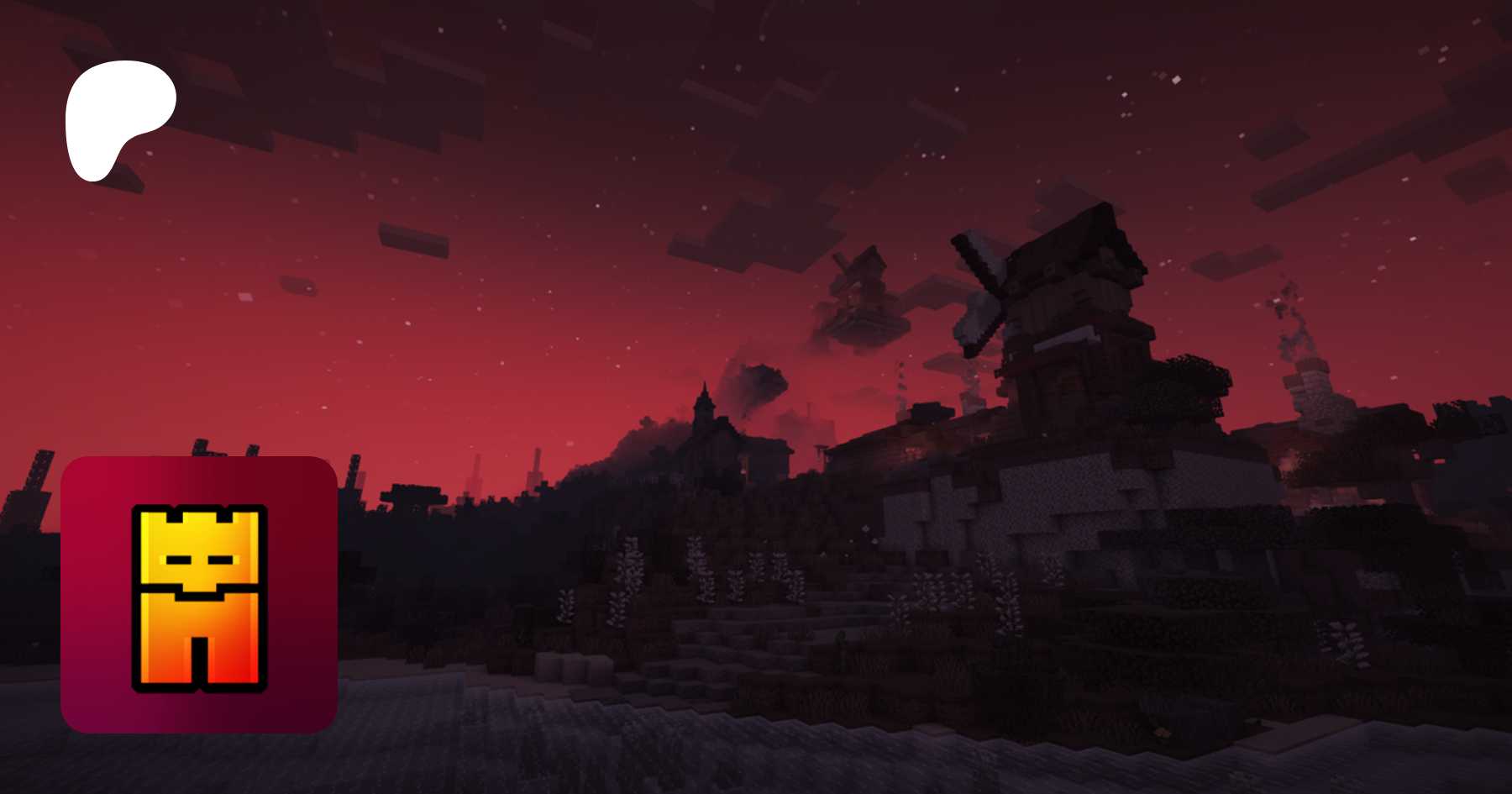
Task: Click the white Patreon logo
Action: (x=118, y=118)
